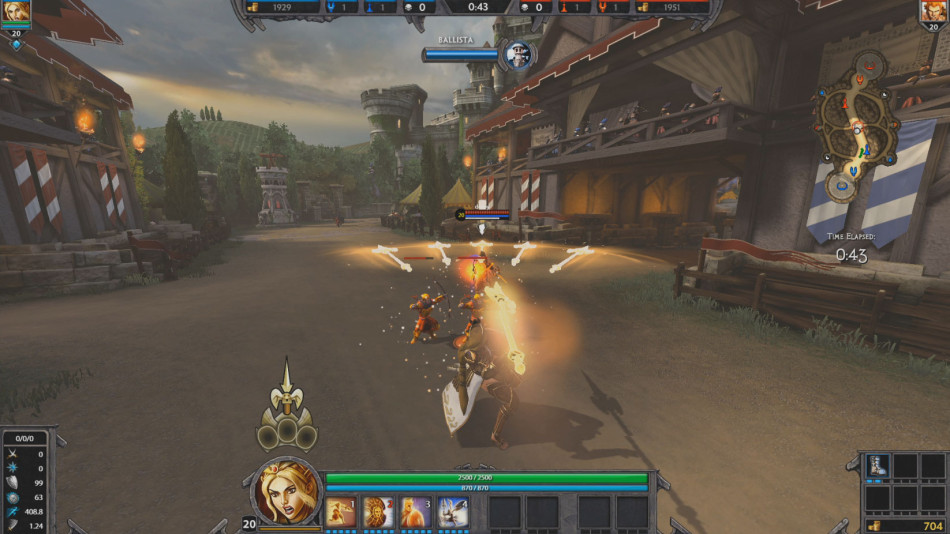
Task: Click the Ballista target portrait
Action: [518, 54]
